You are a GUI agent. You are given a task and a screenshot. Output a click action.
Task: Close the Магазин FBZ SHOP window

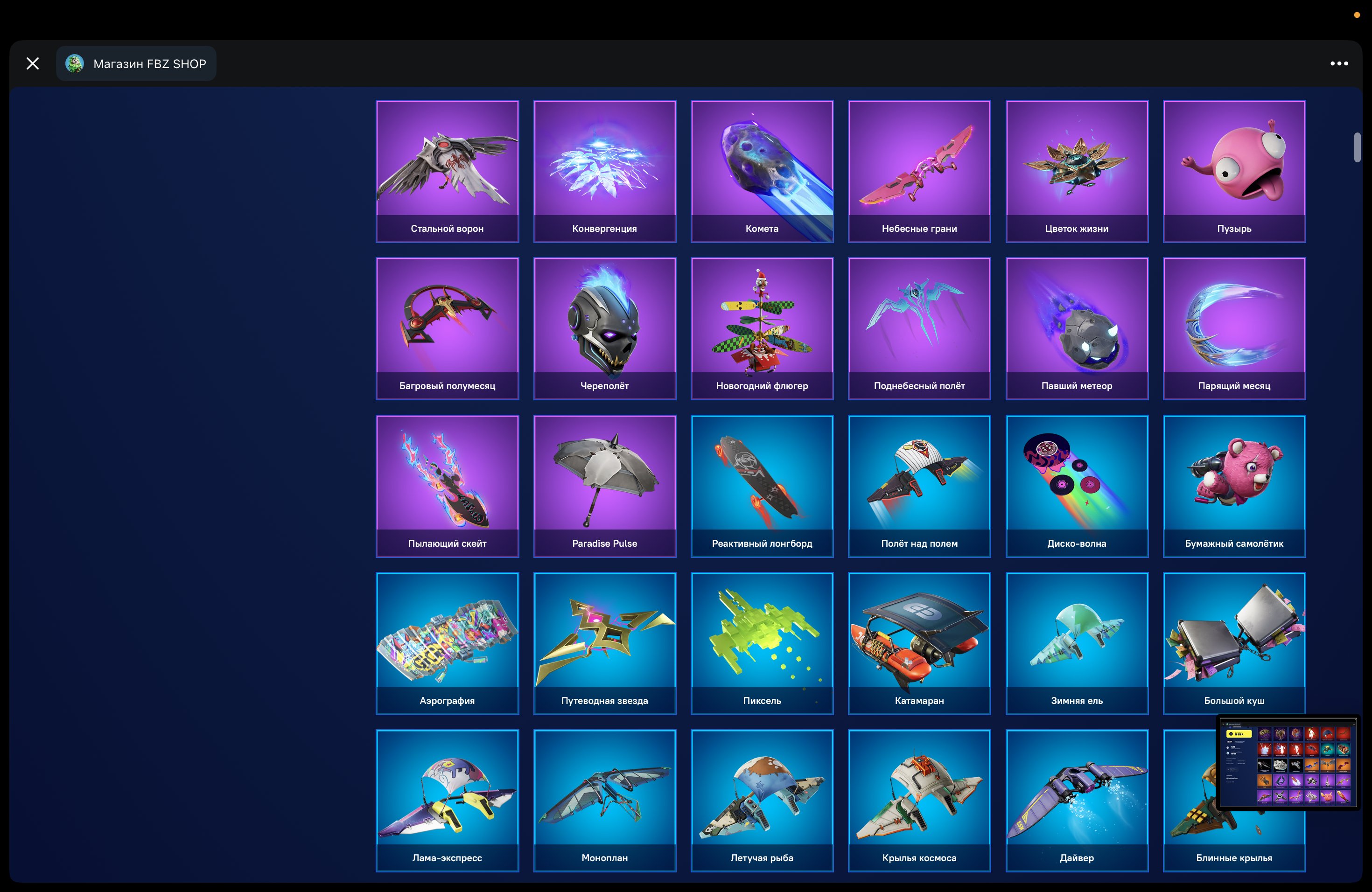point(32,63)
